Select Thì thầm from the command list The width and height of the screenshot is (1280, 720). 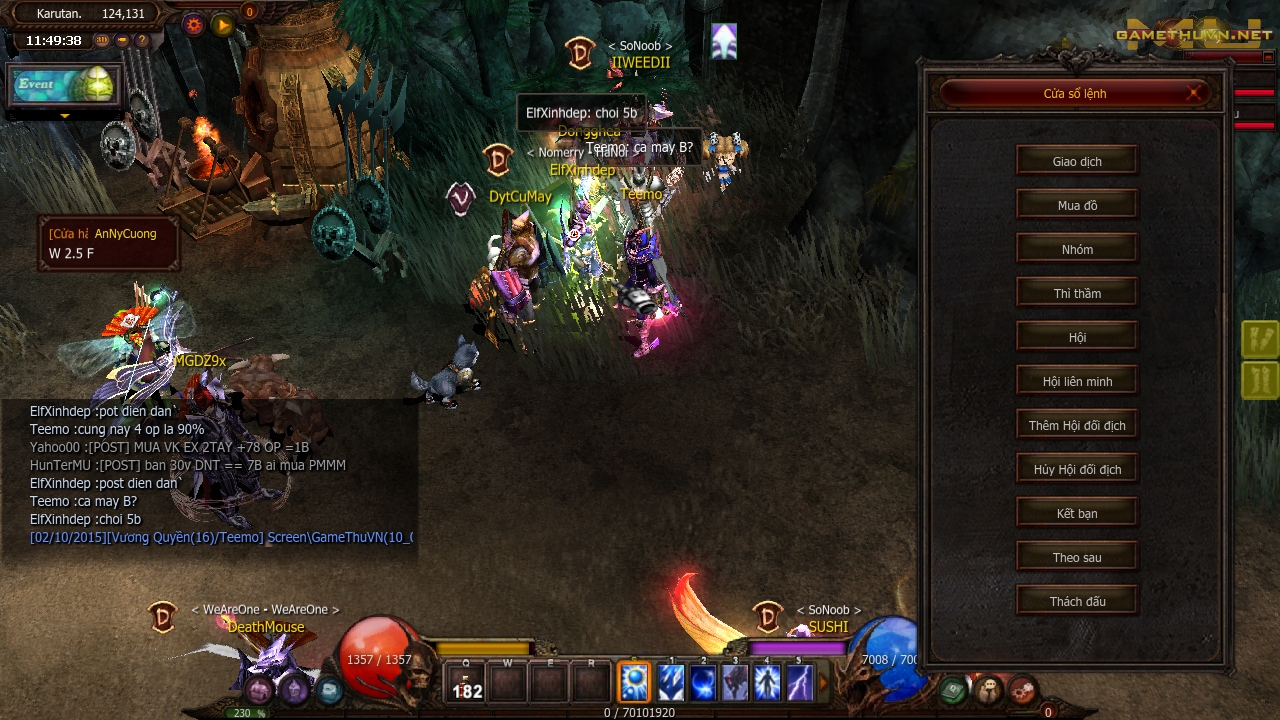[1077, 292]
